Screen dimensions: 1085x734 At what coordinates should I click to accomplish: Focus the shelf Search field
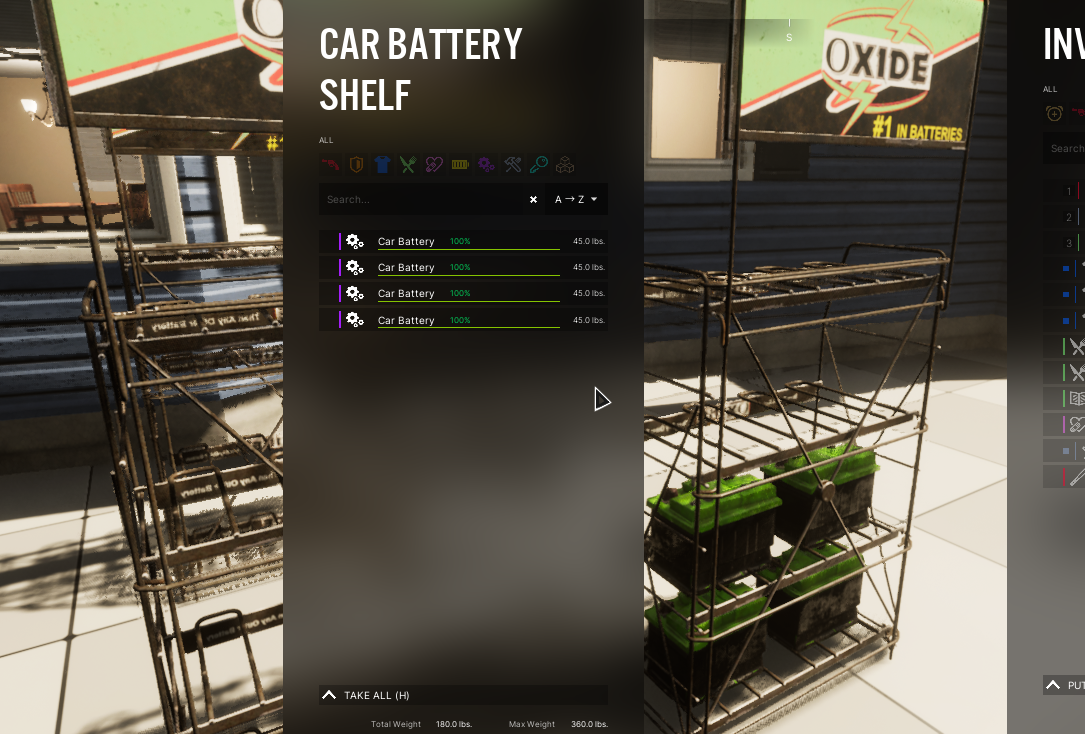coord(420,199)
